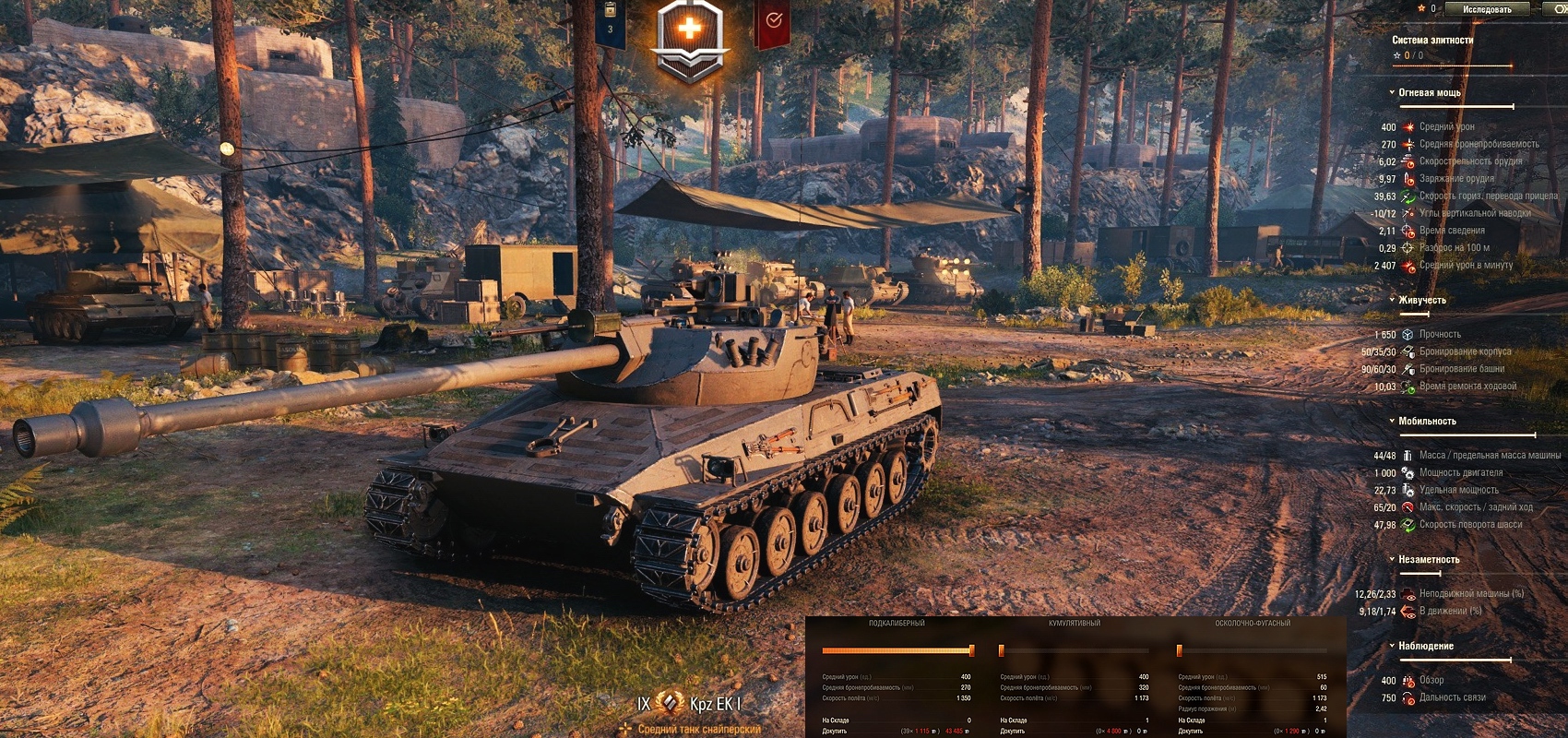The height and width of the screenshot is (738, 1568).
Task: Click the Подкалиберный shell amount slider handle
Action: 971,650
